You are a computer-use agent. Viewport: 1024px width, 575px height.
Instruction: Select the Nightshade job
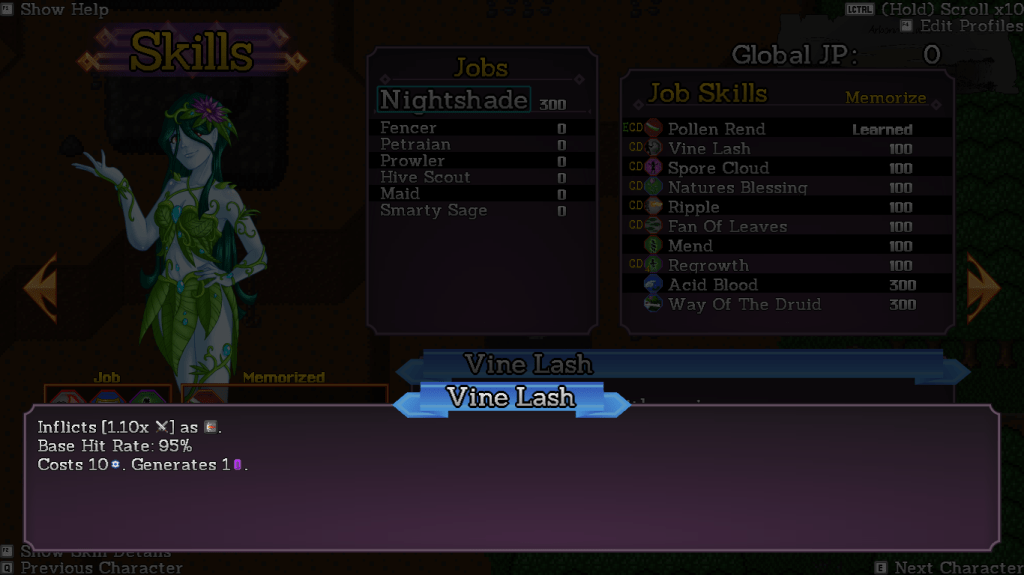point(454,100)
